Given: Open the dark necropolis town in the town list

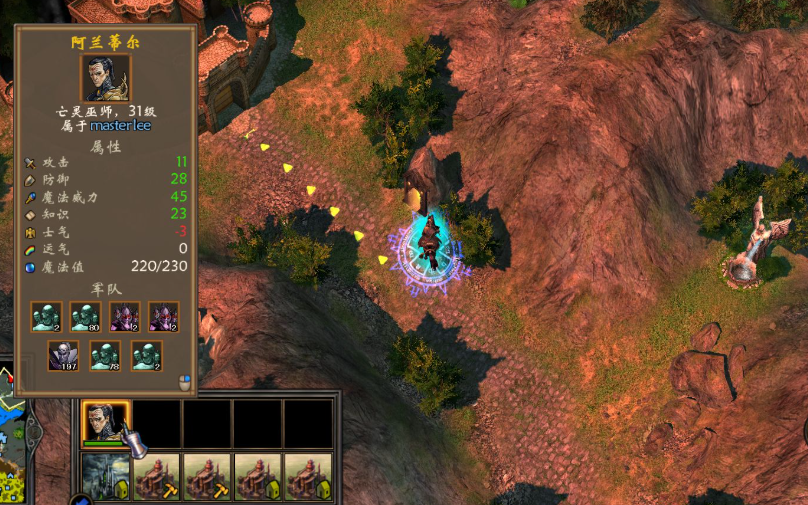Looking at the screenshot, I should tap(105, 476).
